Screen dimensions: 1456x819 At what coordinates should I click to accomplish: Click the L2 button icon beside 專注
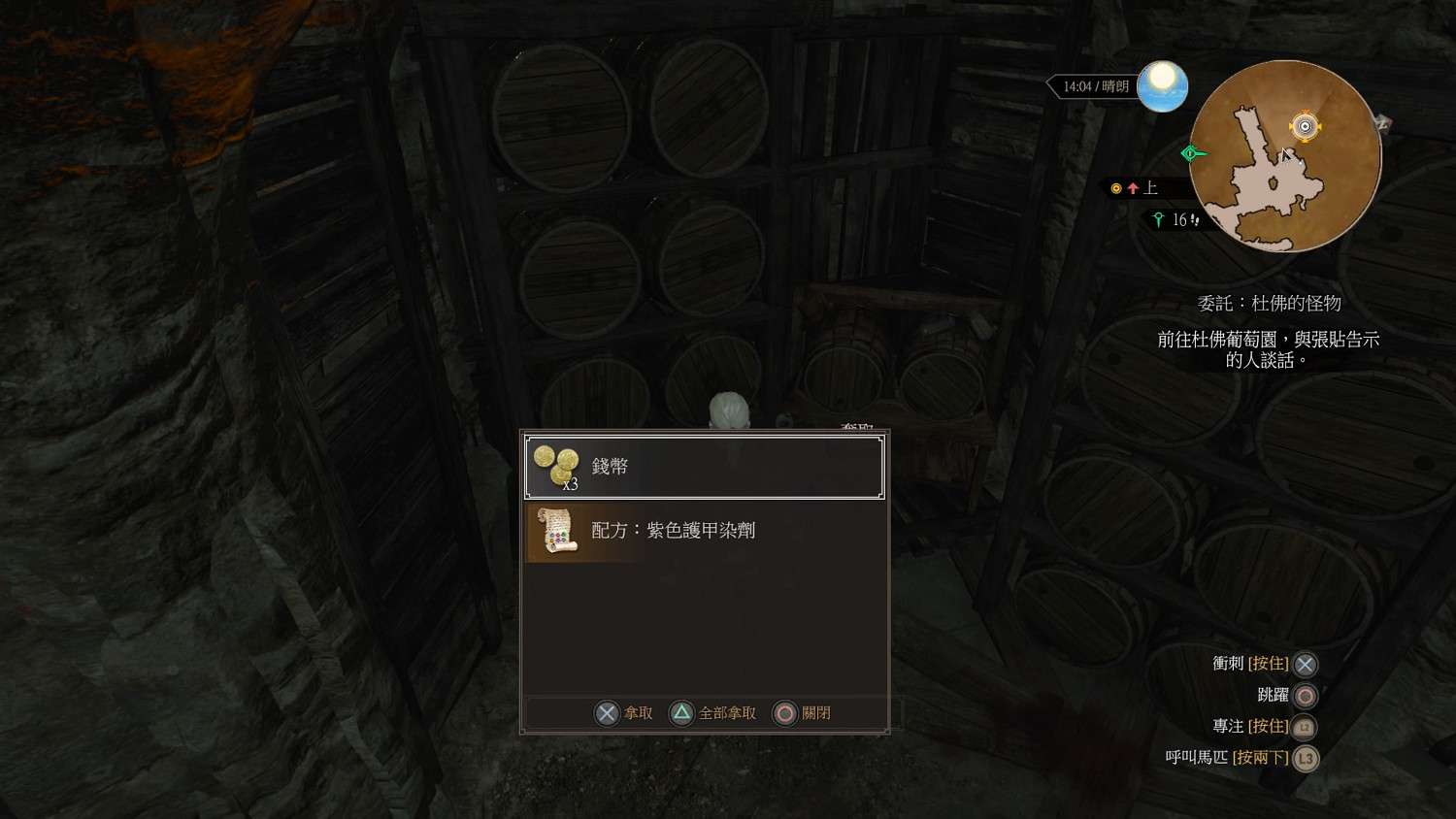click(x=1305, y=726)
